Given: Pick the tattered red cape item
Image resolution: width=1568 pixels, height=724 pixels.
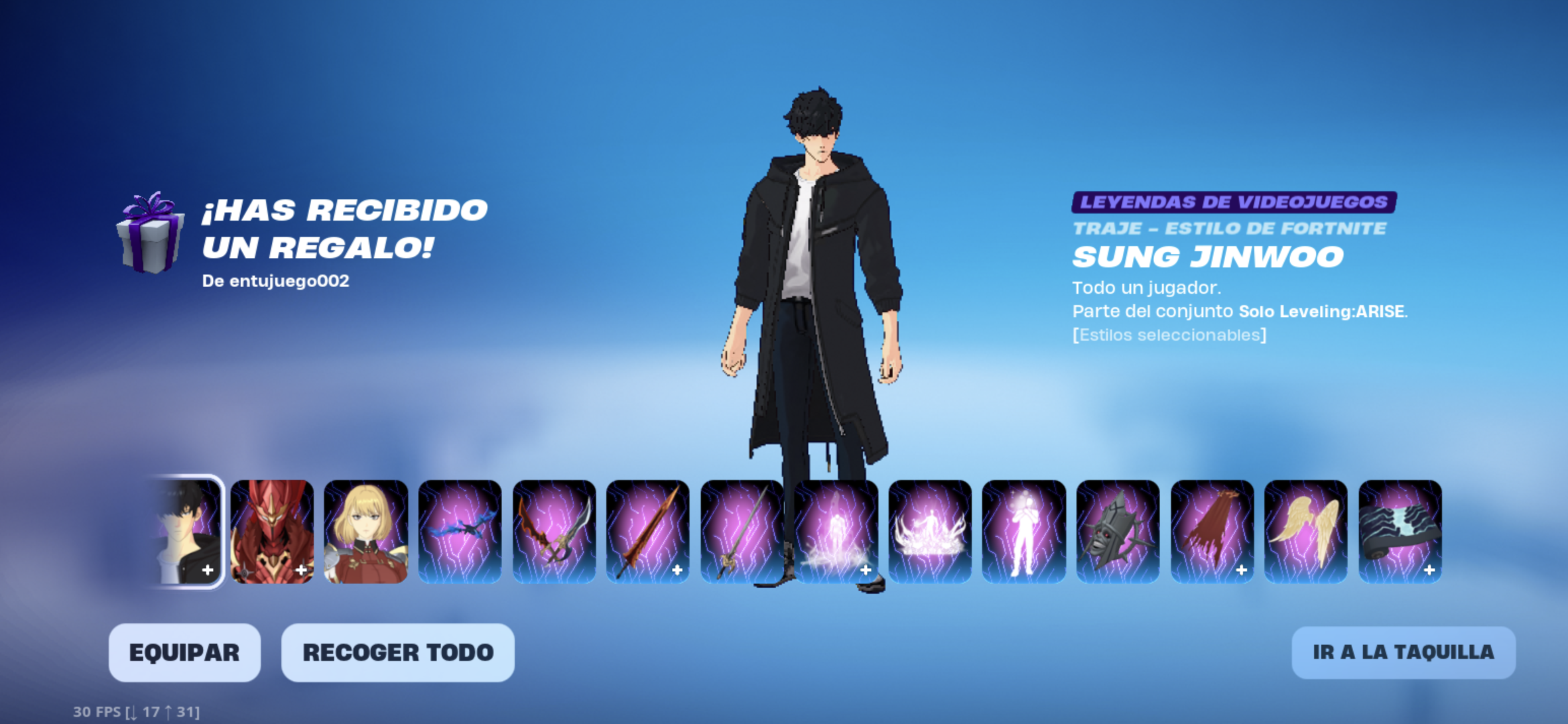Looking at the screenshot, I should (1212, 531).
